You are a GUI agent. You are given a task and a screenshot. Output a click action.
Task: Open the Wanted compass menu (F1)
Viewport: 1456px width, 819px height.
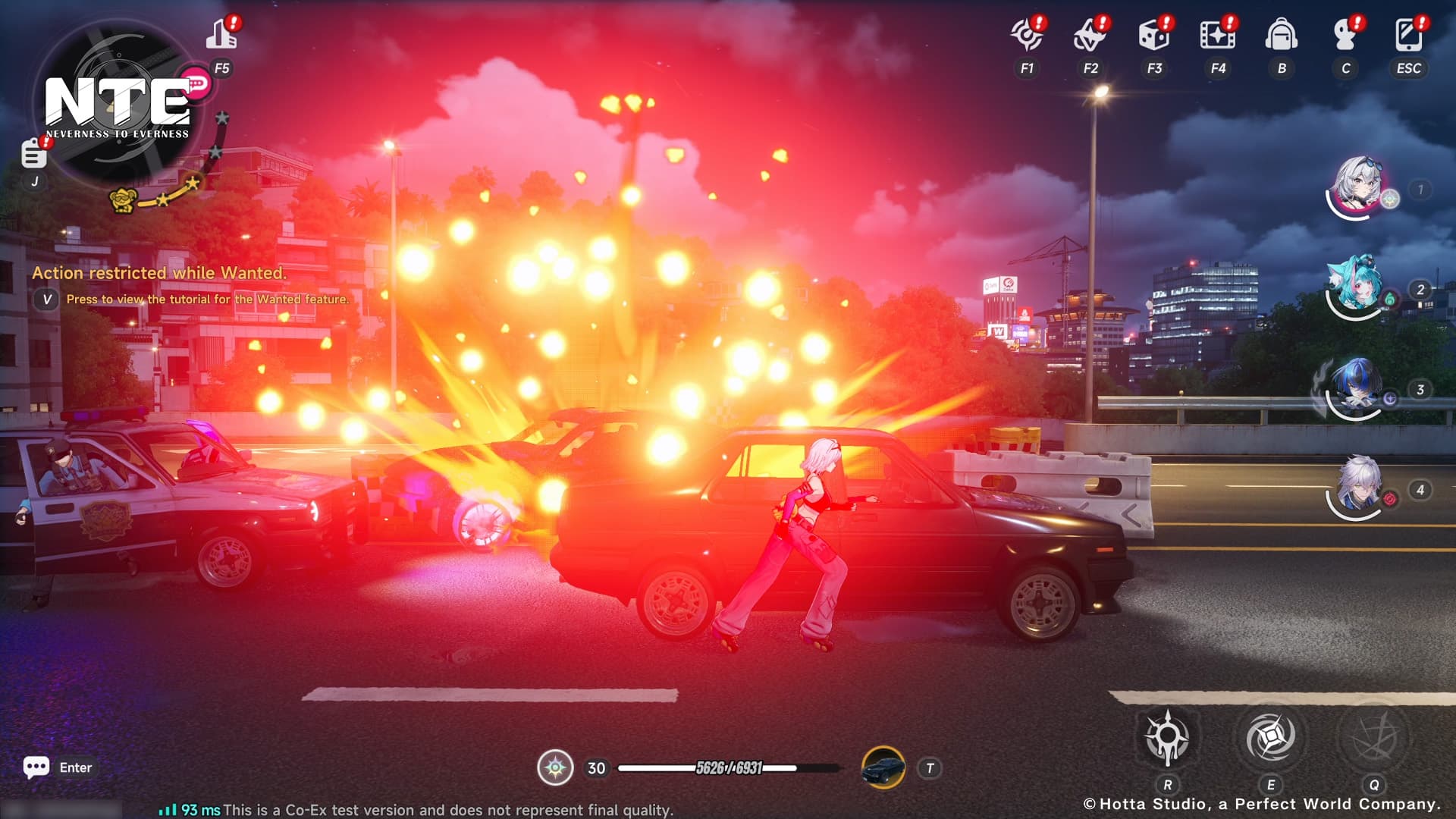[1028, 36]
